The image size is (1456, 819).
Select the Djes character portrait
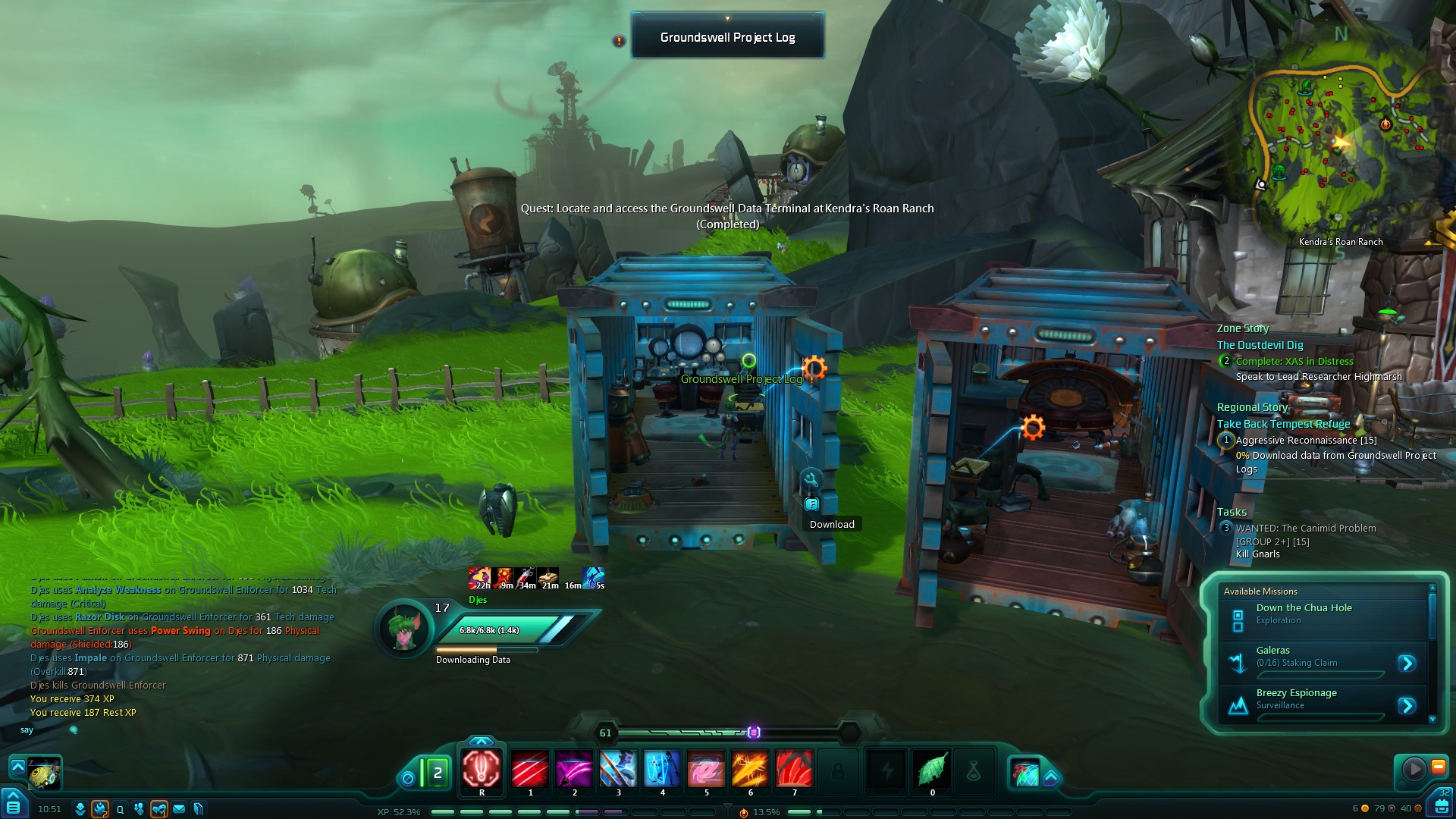[404, 628]
